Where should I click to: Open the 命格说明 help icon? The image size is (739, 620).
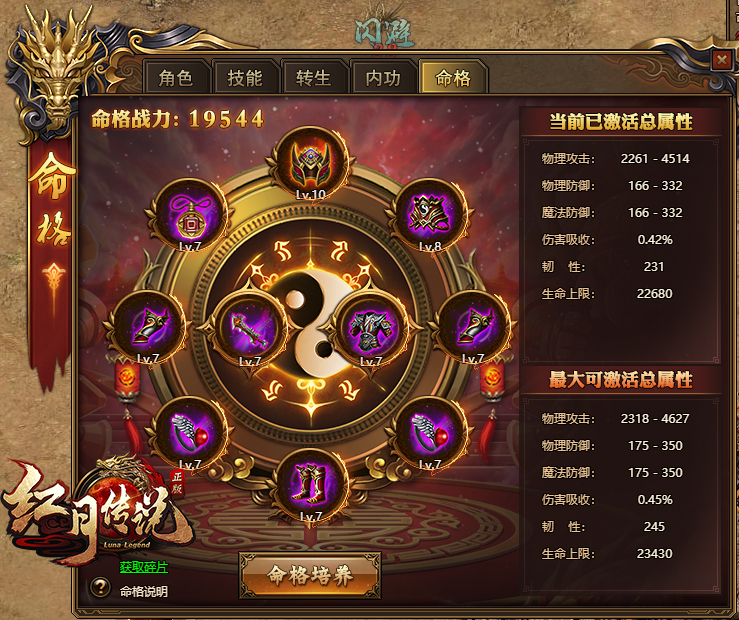[x=100, y=589]
